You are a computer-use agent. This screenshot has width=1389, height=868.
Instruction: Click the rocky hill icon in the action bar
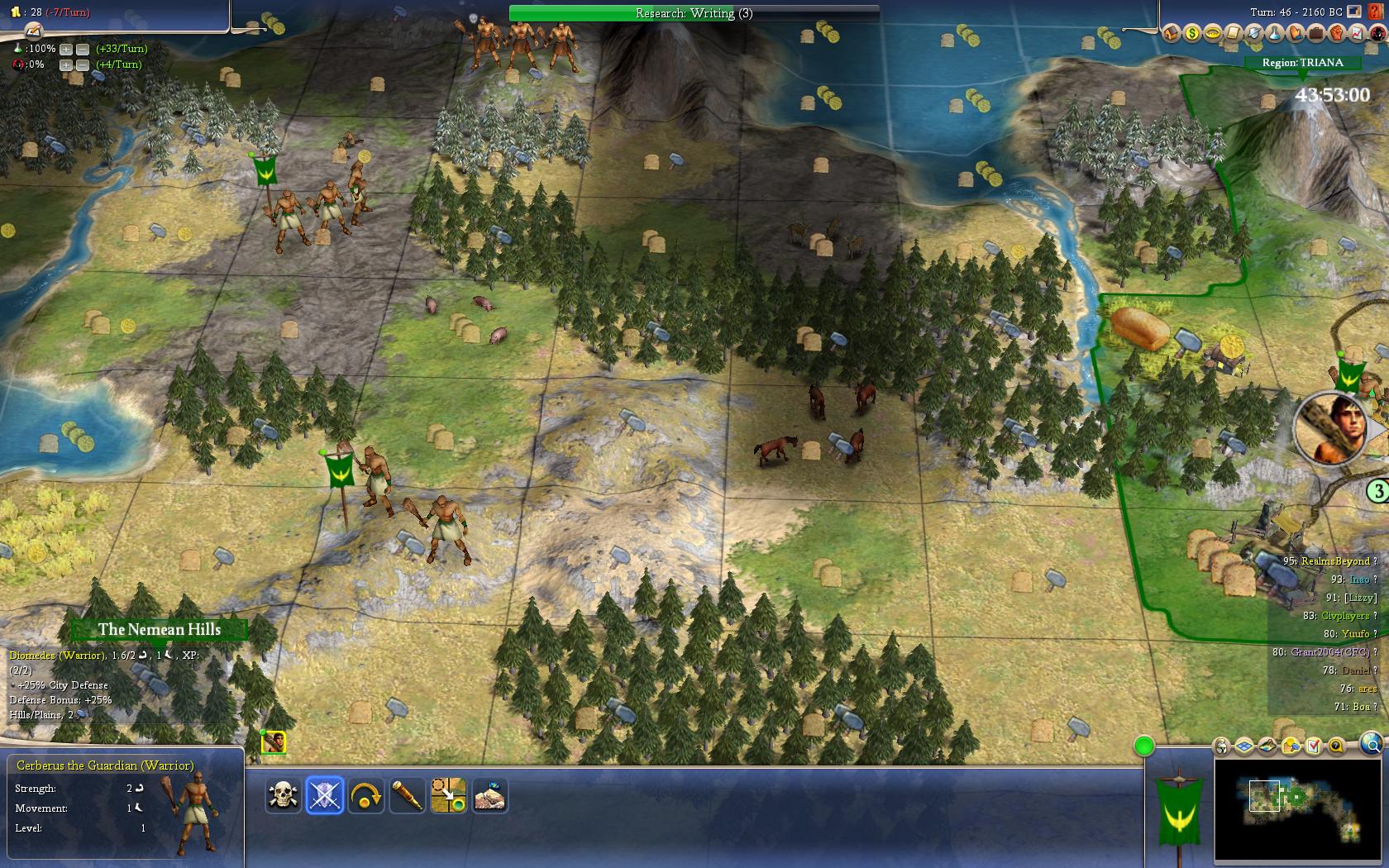pyautogui.click(x=490, y=796)
